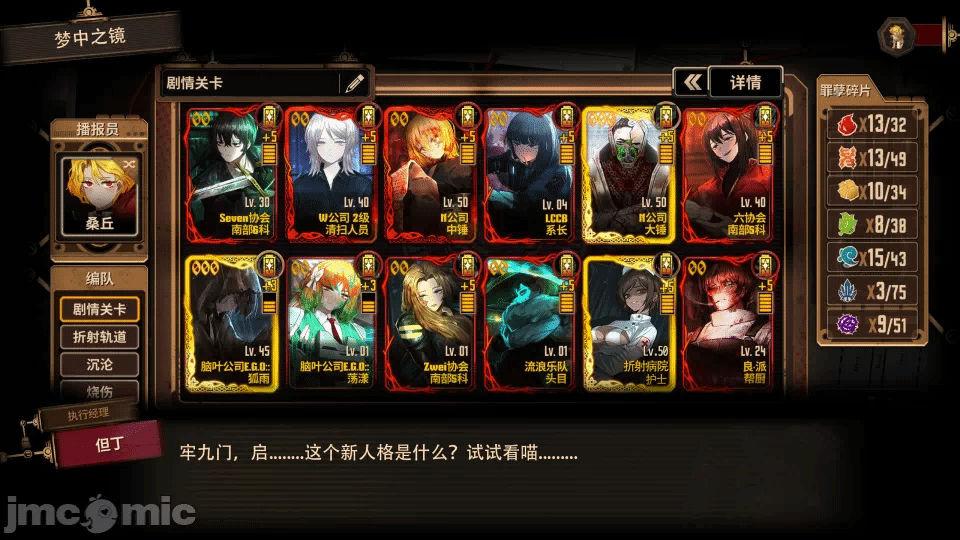Click the double-arrow collapse button
The image size is (960, 540).
(x=690, y=82)
